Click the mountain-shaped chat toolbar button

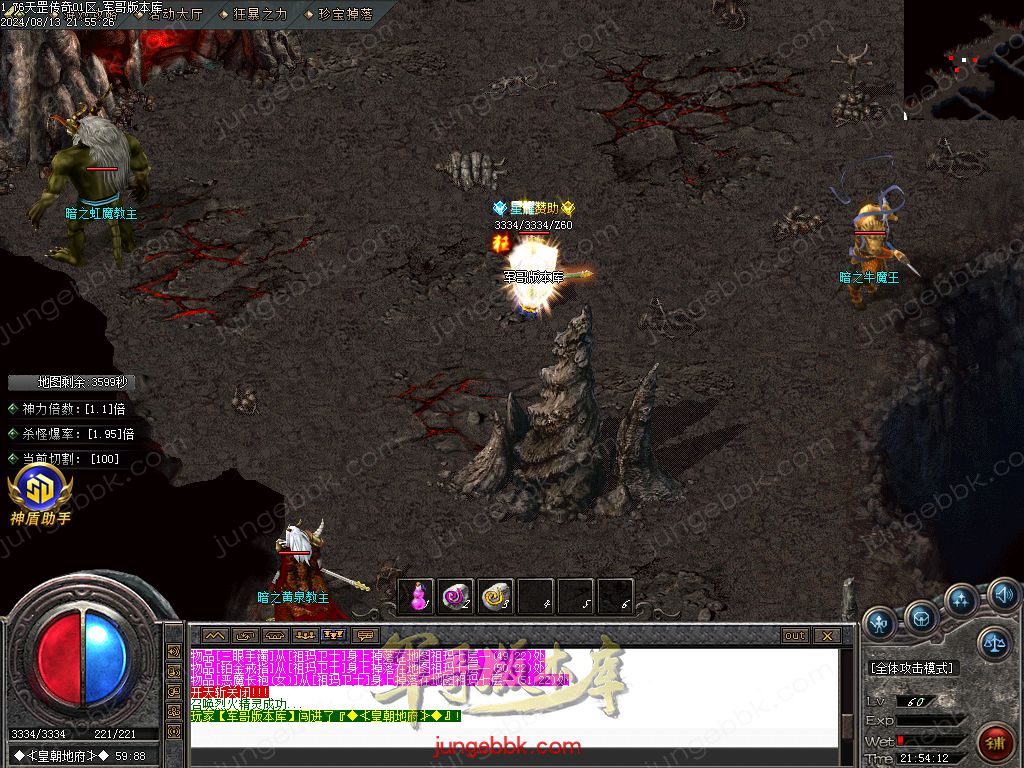pyautogui.click(x=215, y=635)
